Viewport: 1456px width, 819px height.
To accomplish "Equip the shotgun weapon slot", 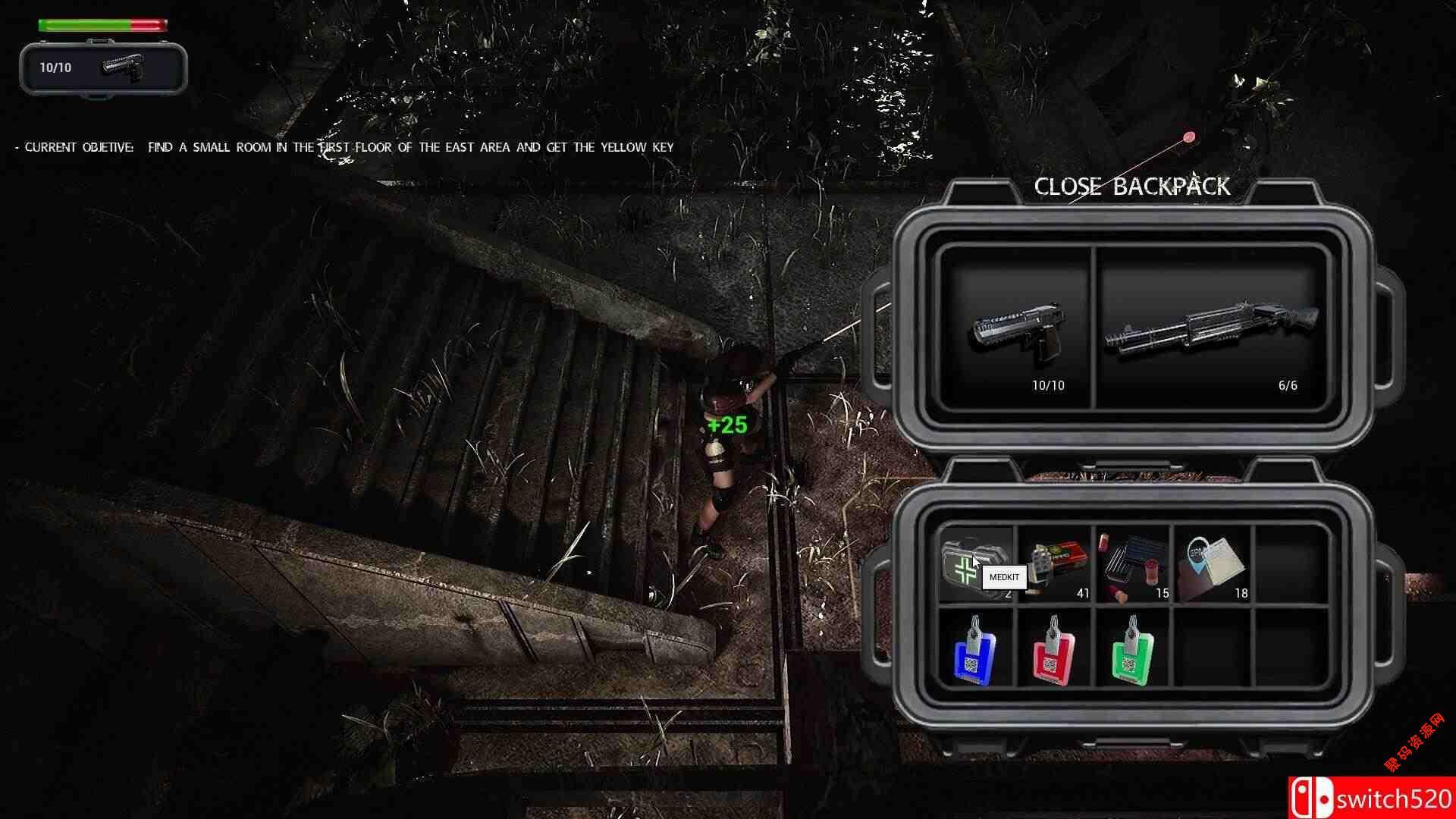I will (x=1211, y=328).
